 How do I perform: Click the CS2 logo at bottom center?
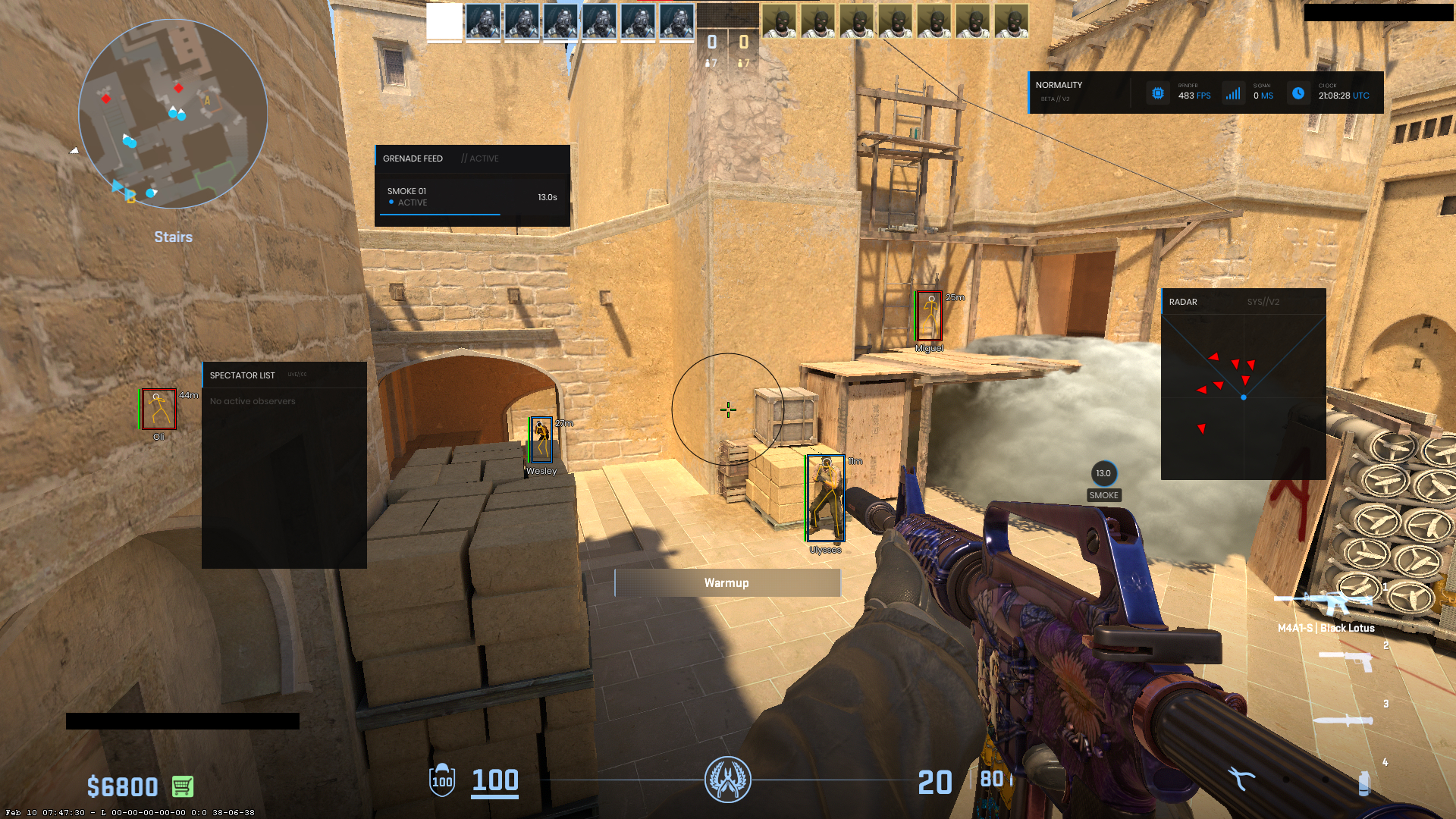[726, 780]
